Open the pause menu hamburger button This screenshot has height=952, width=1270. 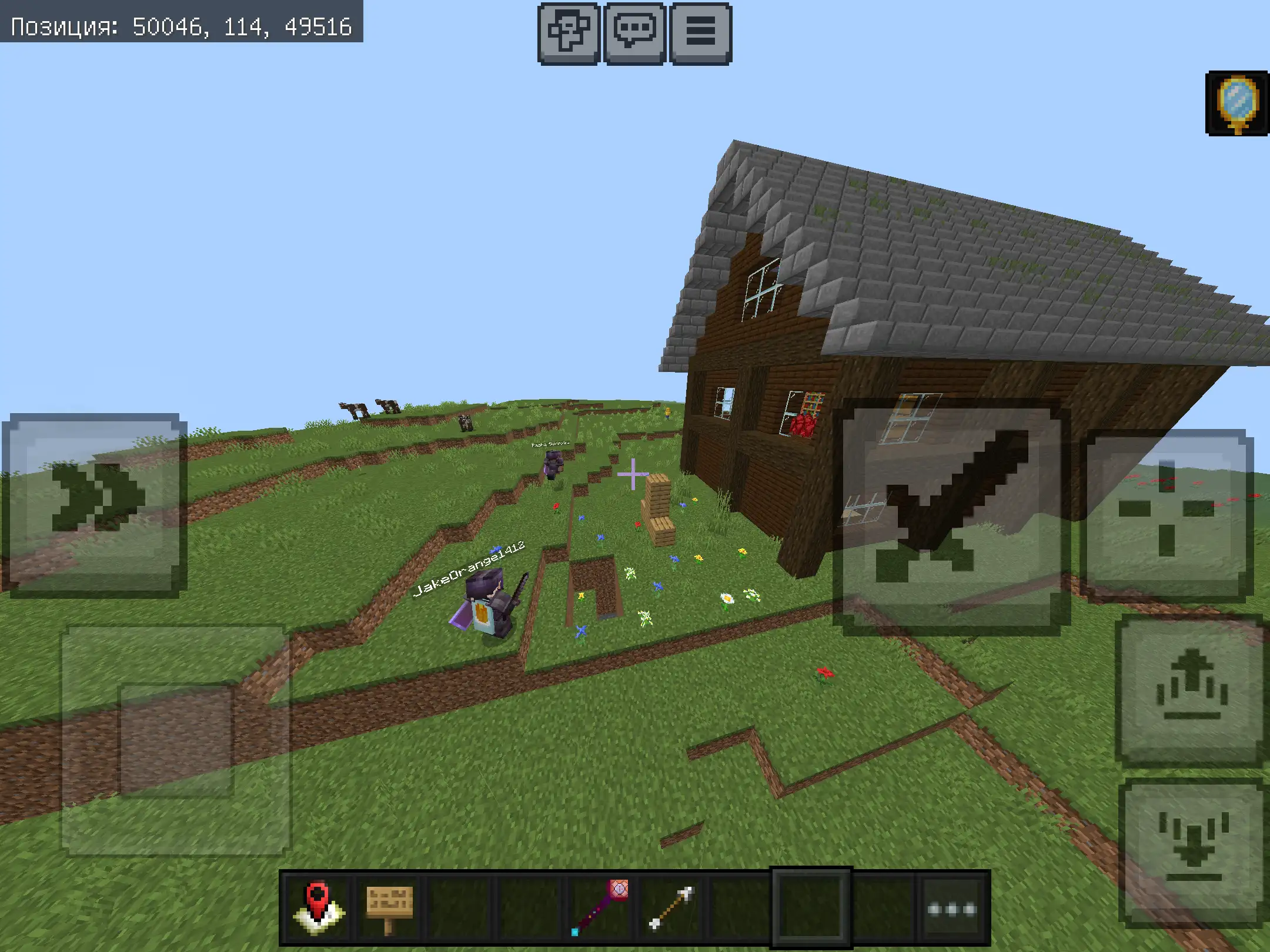[x=701, y=32]
